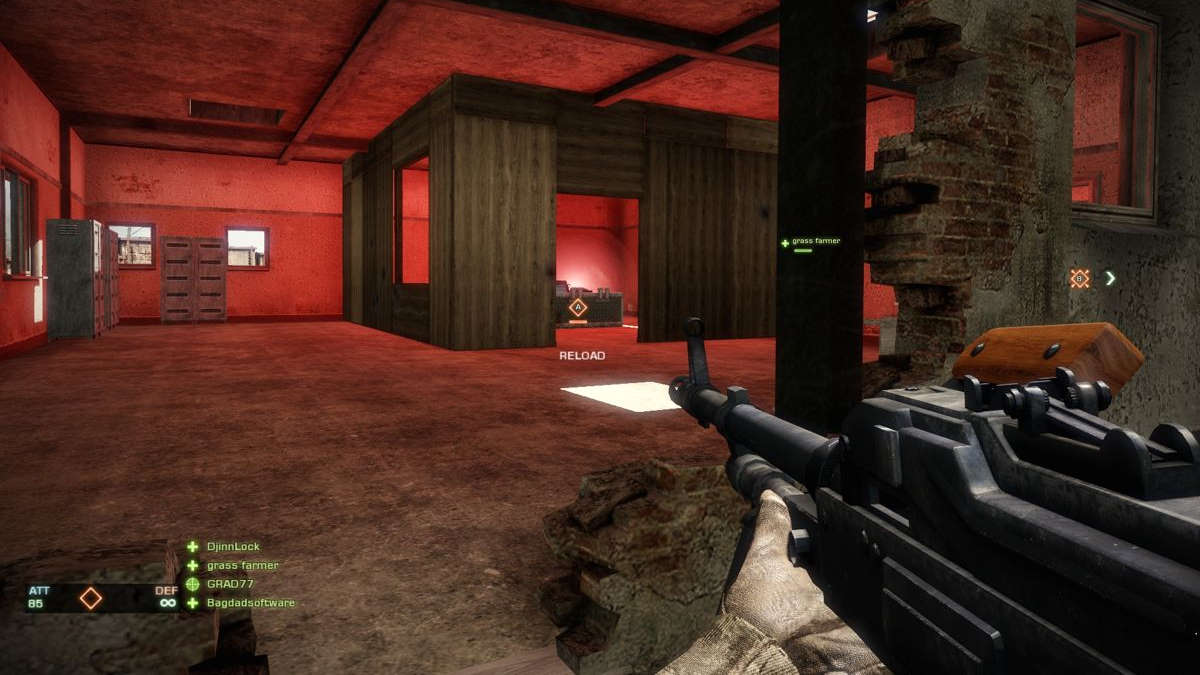1200x675 pixels.
Task: Click the objective A diamond marker
Action: 577,308
